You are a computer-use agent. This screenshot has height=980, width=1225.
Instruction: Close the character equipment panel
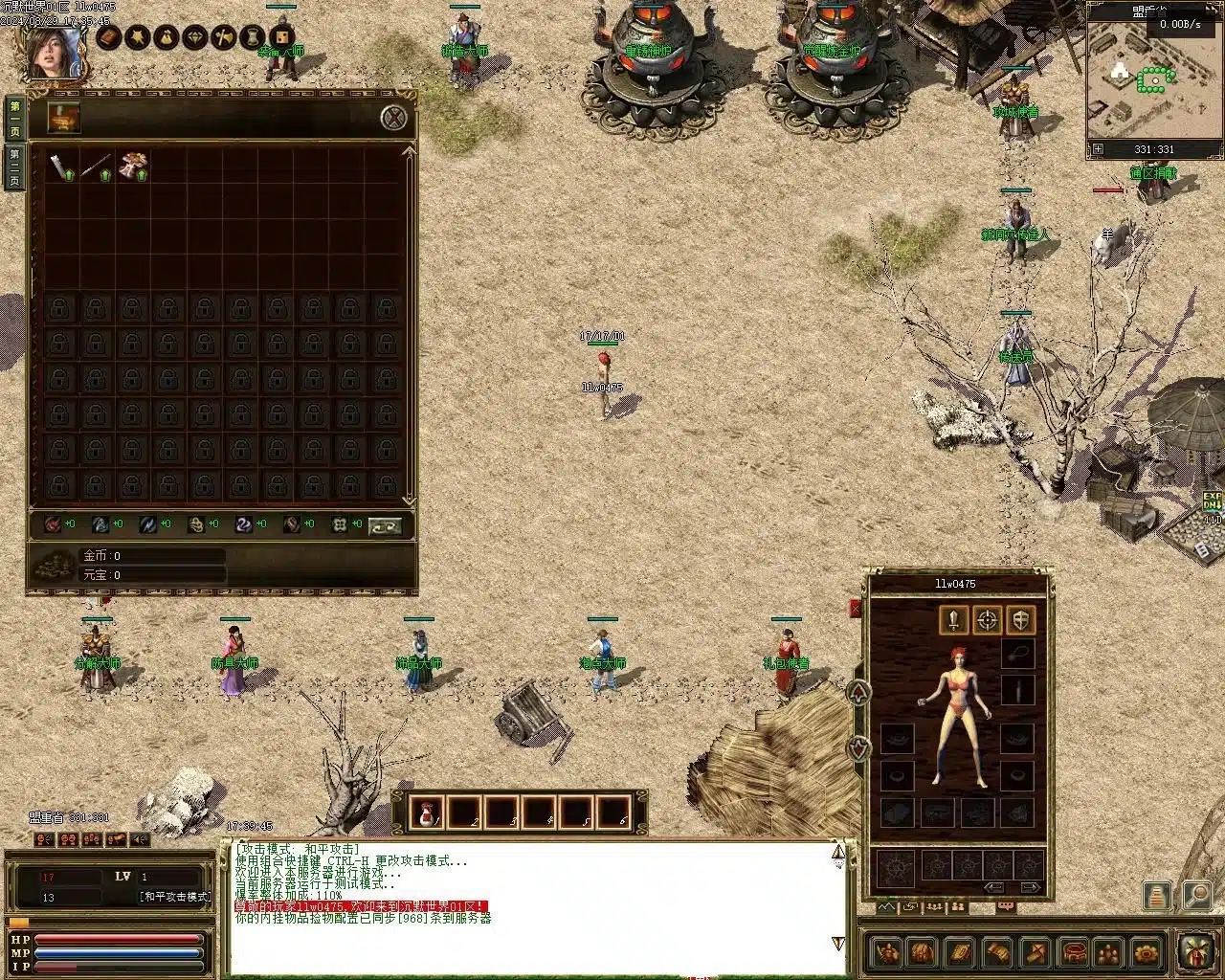tap(856, 609)
